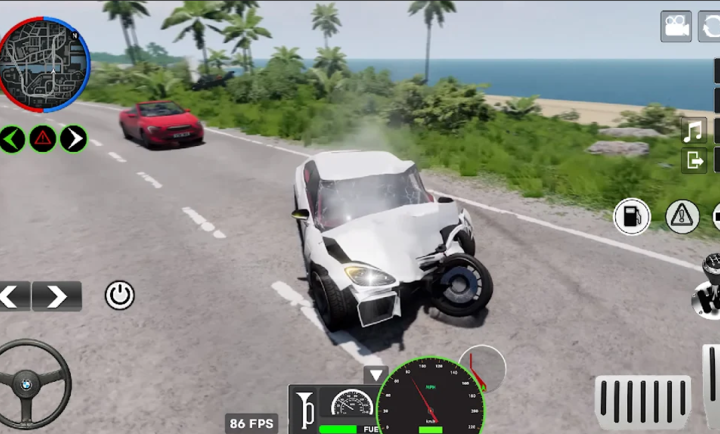This screenshot has height=434, width=720.
Task: Activate the right turn signal arrow
Action: pos(73,138)
